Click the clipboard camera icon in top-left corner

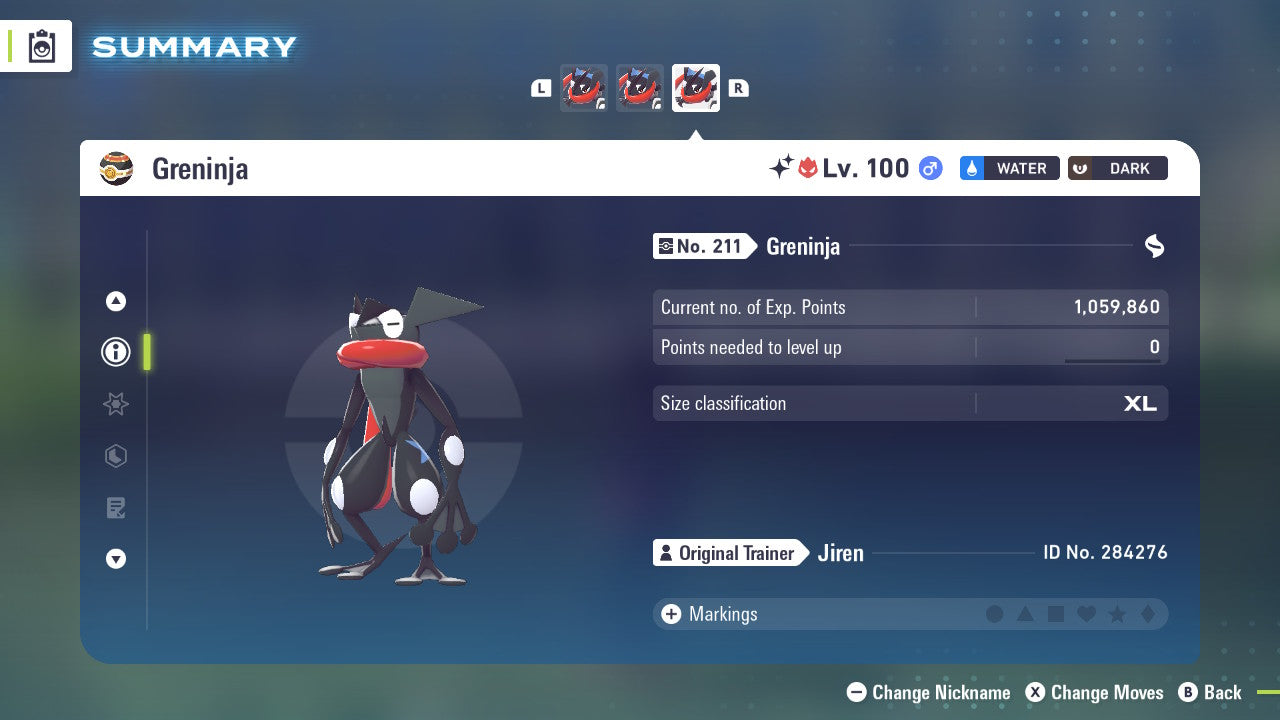pos(40,45)
